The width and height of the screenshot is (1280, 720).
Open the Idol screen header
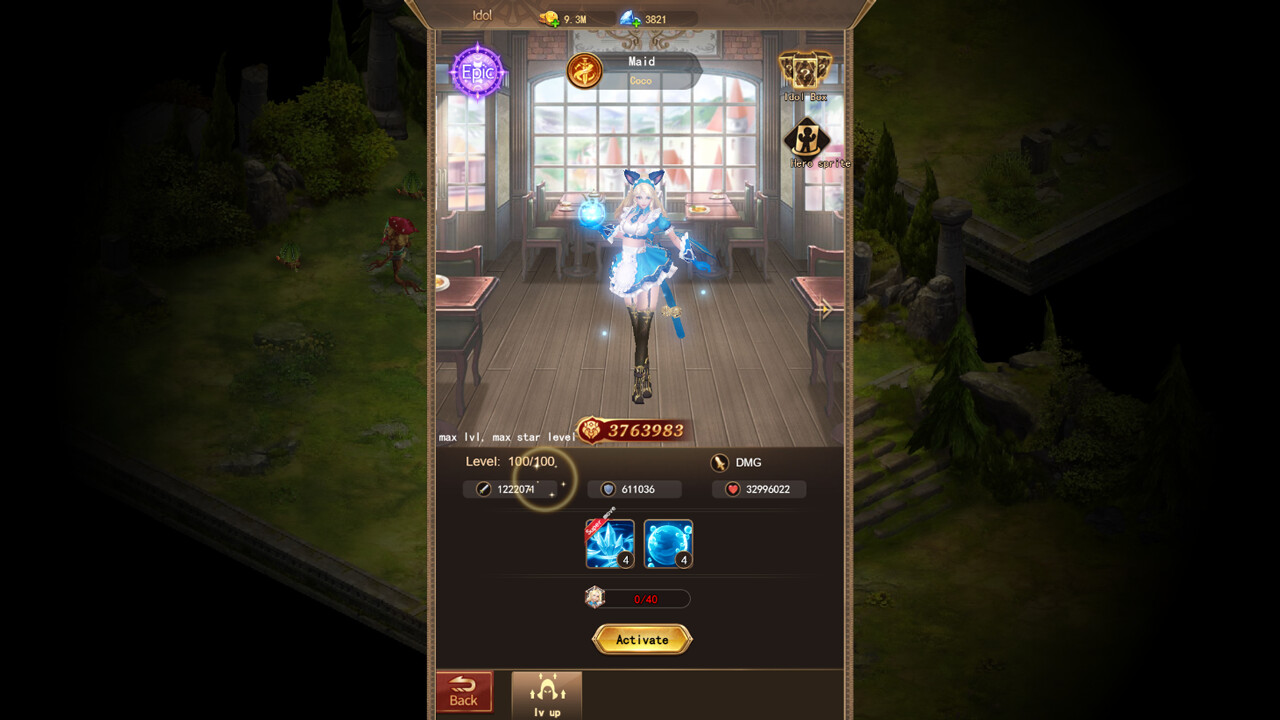[x=480, y=15]
